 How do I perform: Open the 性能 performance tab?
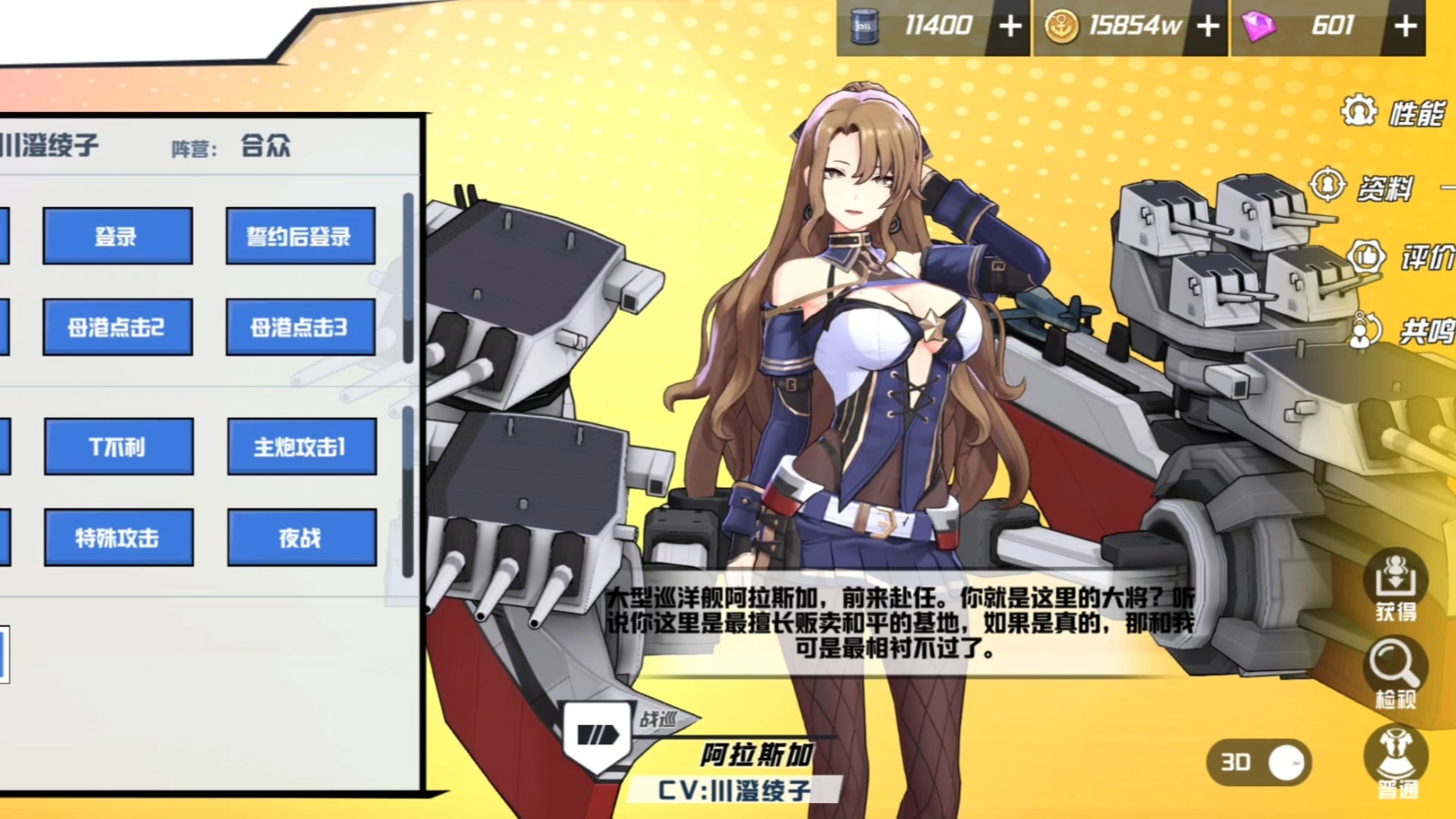pyautogui.click(x=1395, y=113)
